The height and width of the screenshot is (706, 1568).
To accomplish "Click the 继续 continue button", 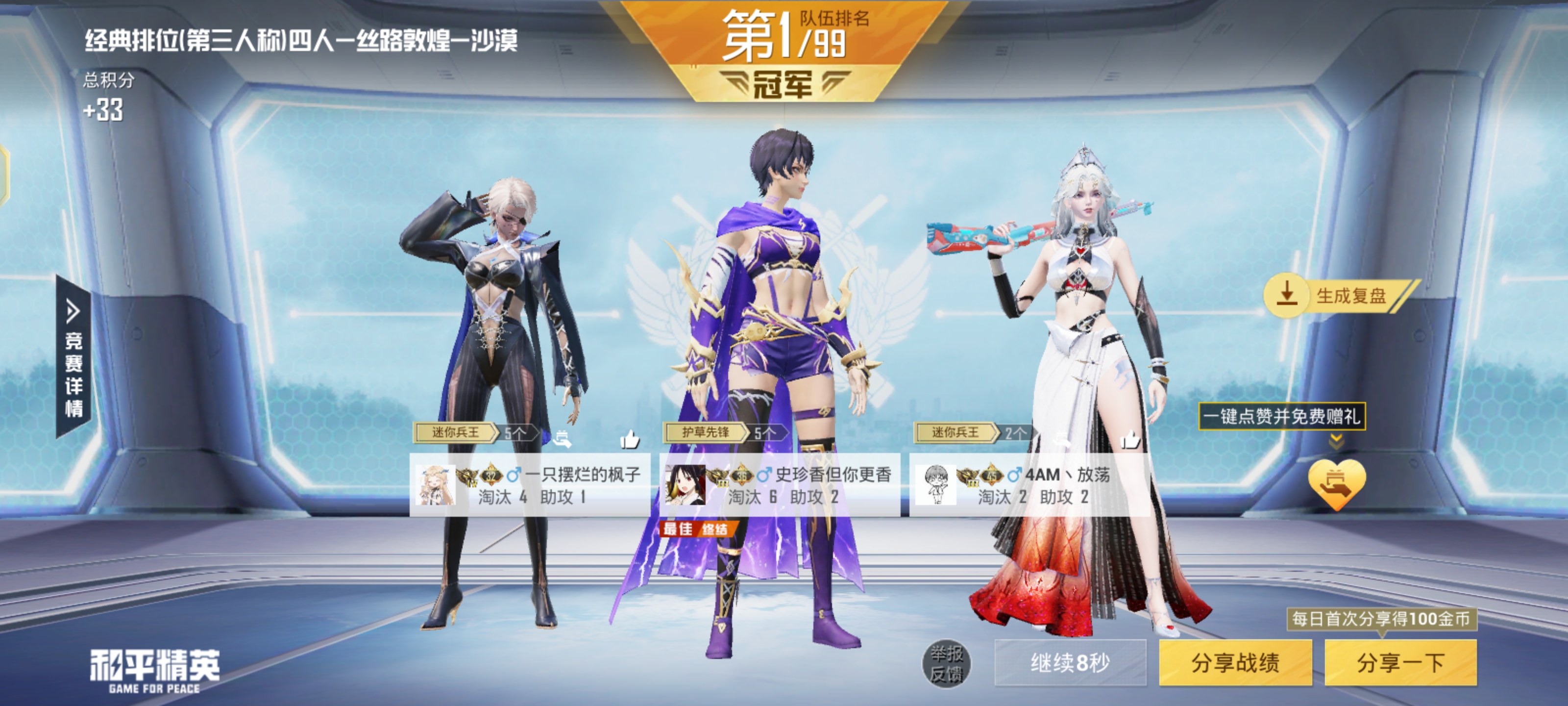I will [x=1070, y=662].
